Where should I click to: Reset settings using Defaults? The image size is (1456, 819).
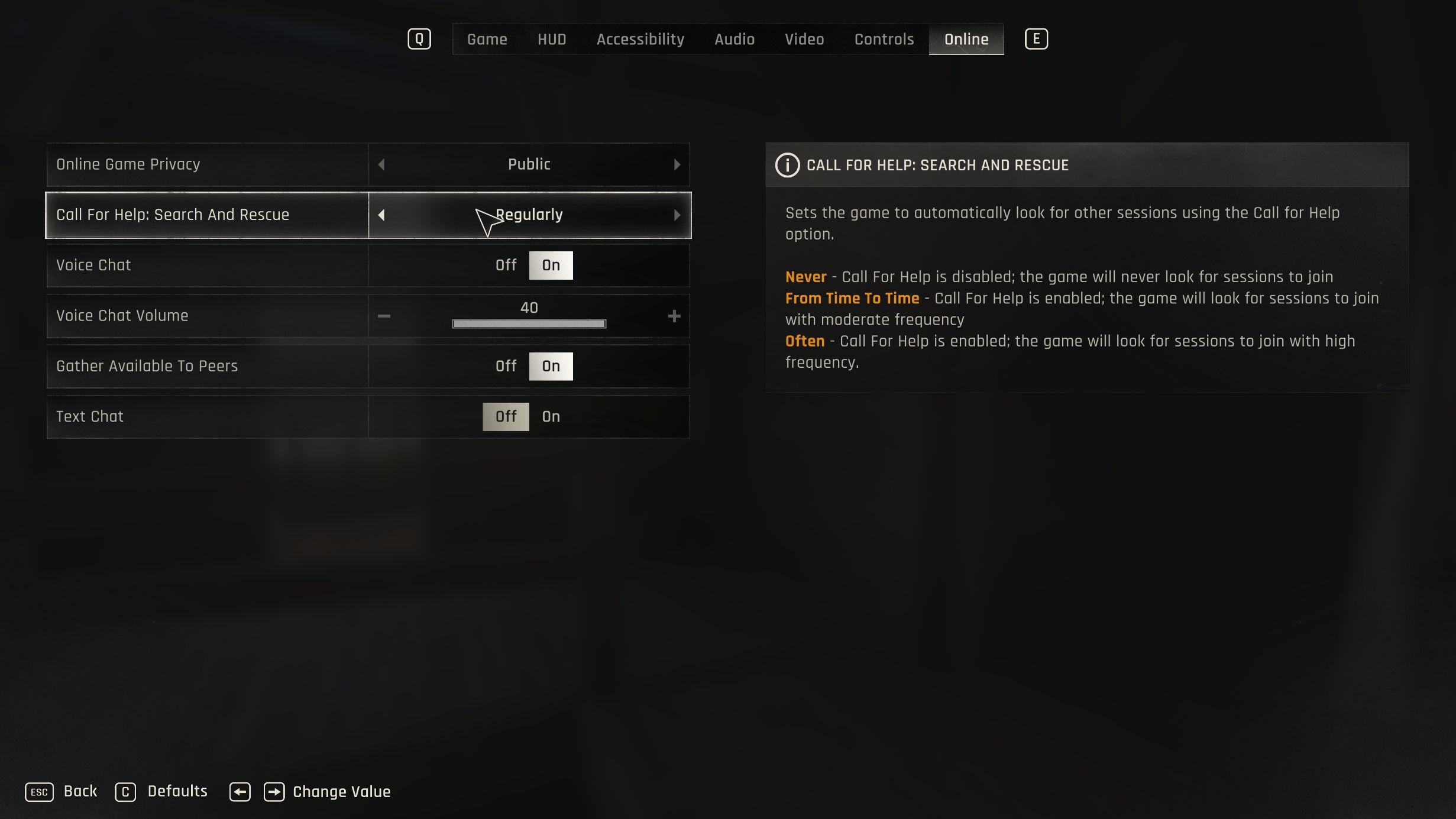(x=176, y=791)
